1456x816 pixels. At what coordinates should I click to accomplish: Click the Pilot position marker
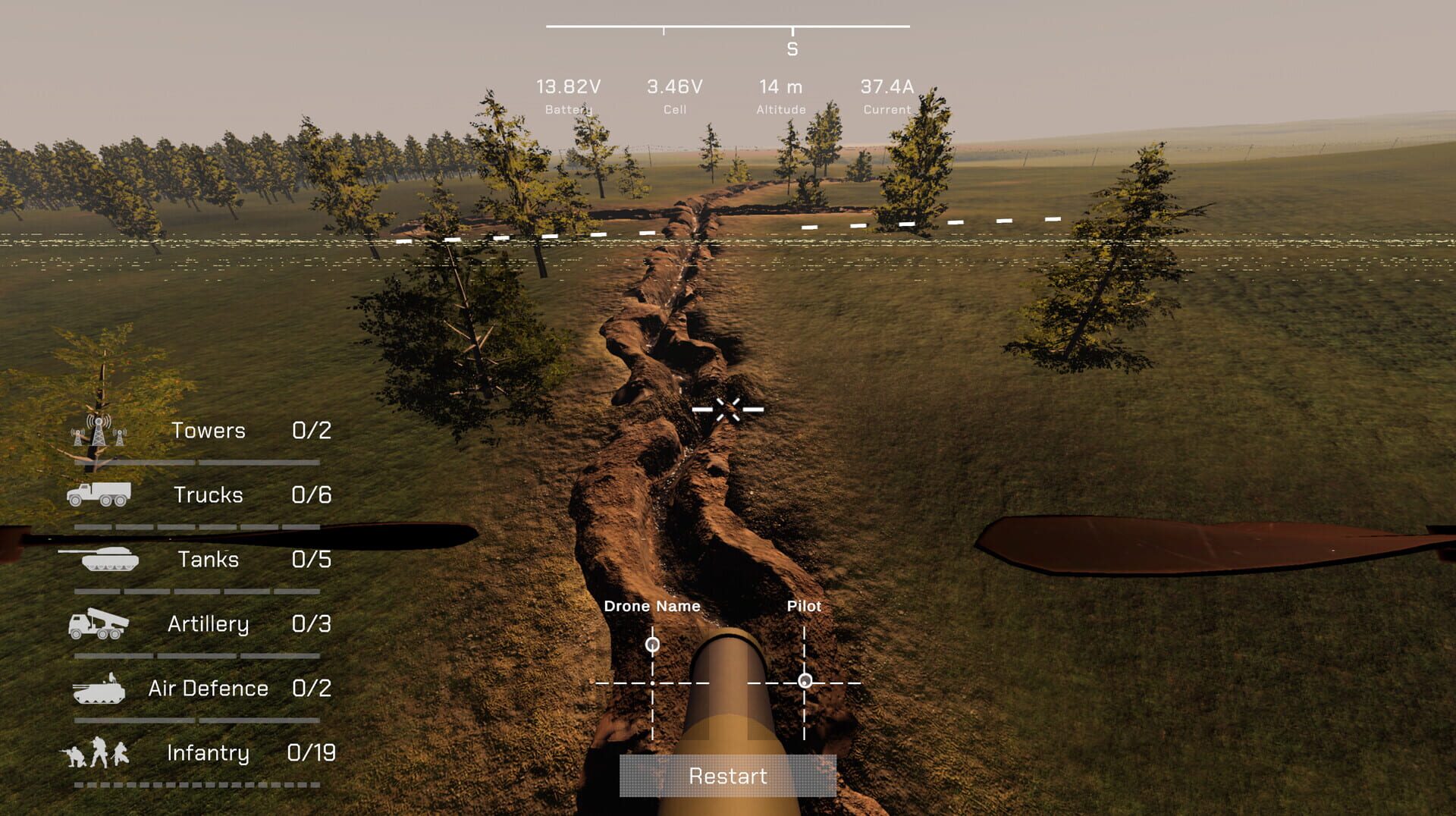pyautogui.click(x=806, y=681)
